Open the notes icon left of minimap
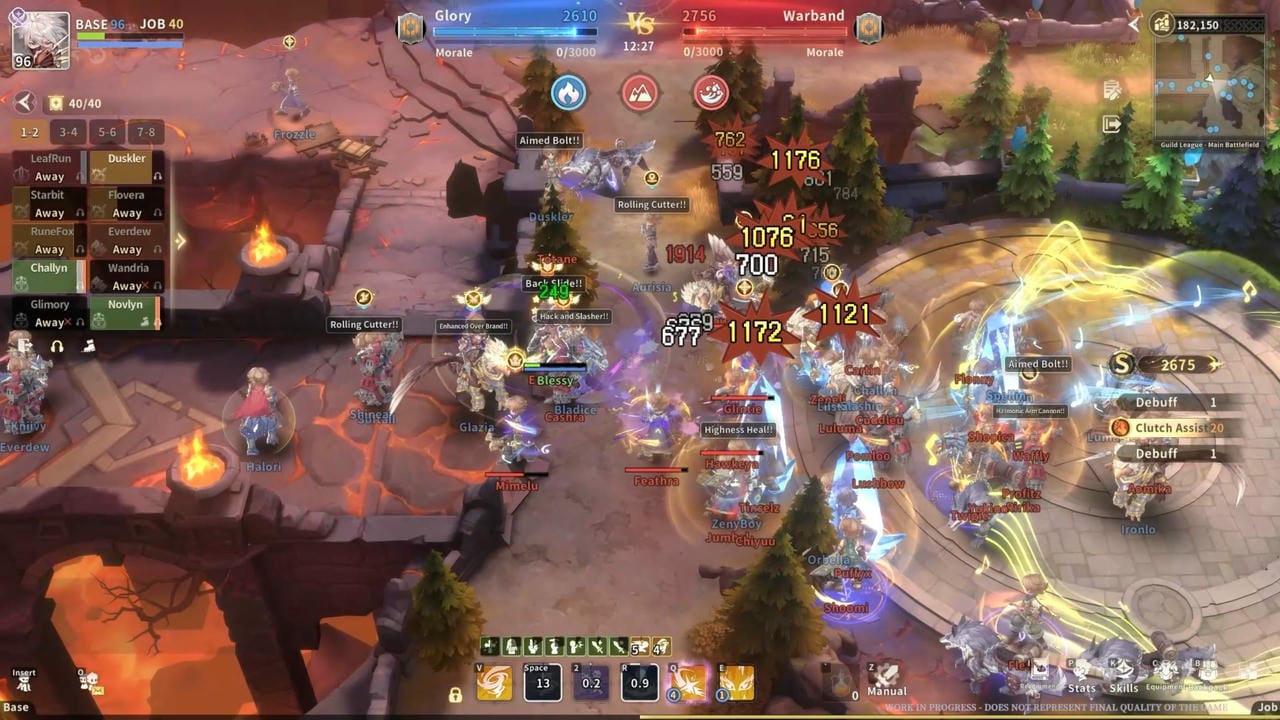Image resolution: width=1280 pixels, height=720 pixels. pos(1111,91)
